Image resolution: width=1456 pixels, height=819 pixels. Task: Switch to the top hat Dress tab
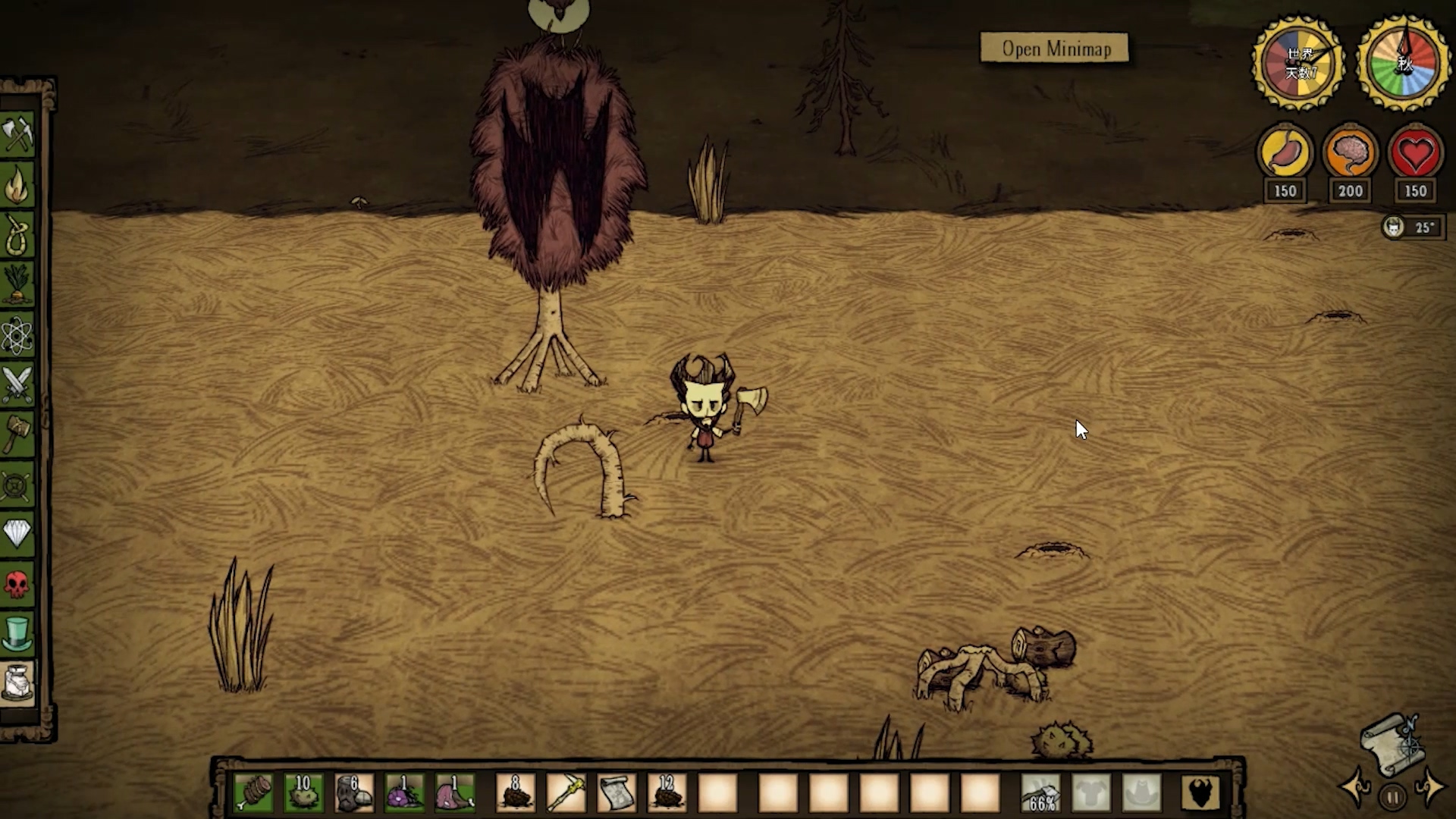17,633
